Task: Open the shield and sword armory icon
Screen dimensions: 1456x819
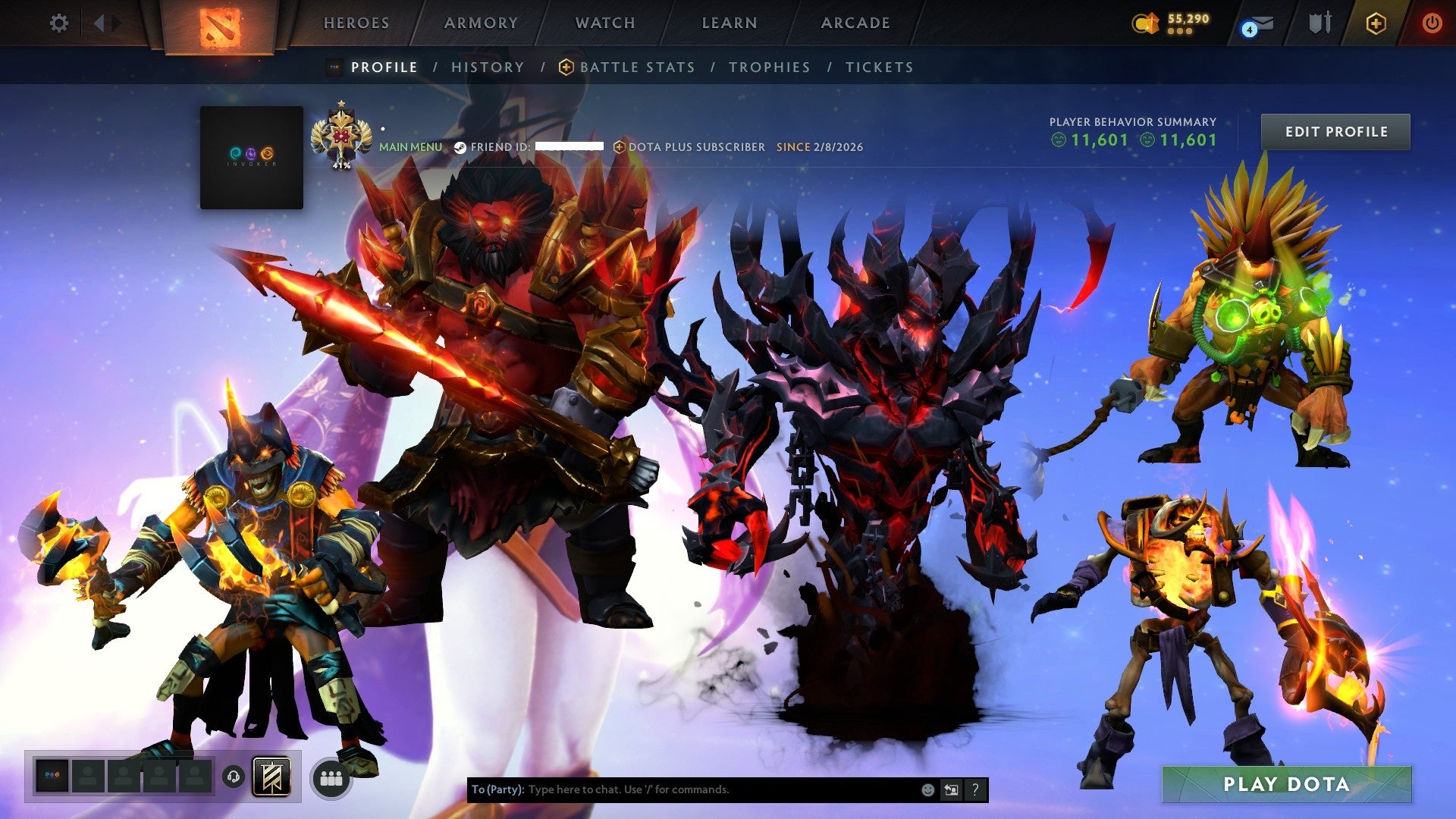Action: (x=1321, y=24)
